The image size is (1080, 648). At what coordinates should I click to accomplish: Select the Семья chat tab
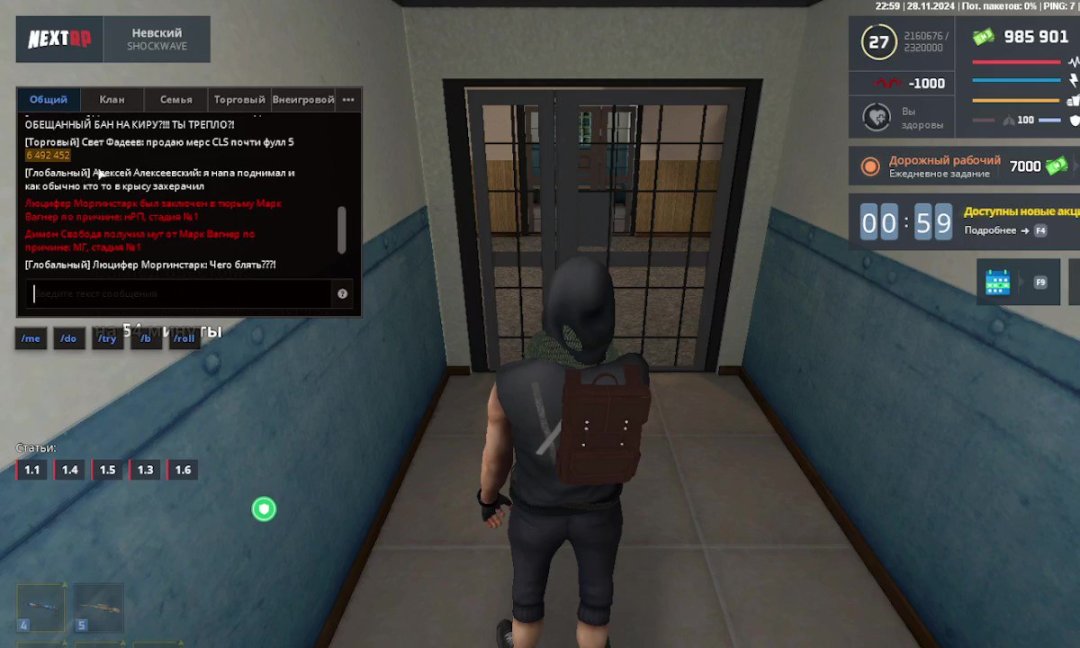coord(176,100)
